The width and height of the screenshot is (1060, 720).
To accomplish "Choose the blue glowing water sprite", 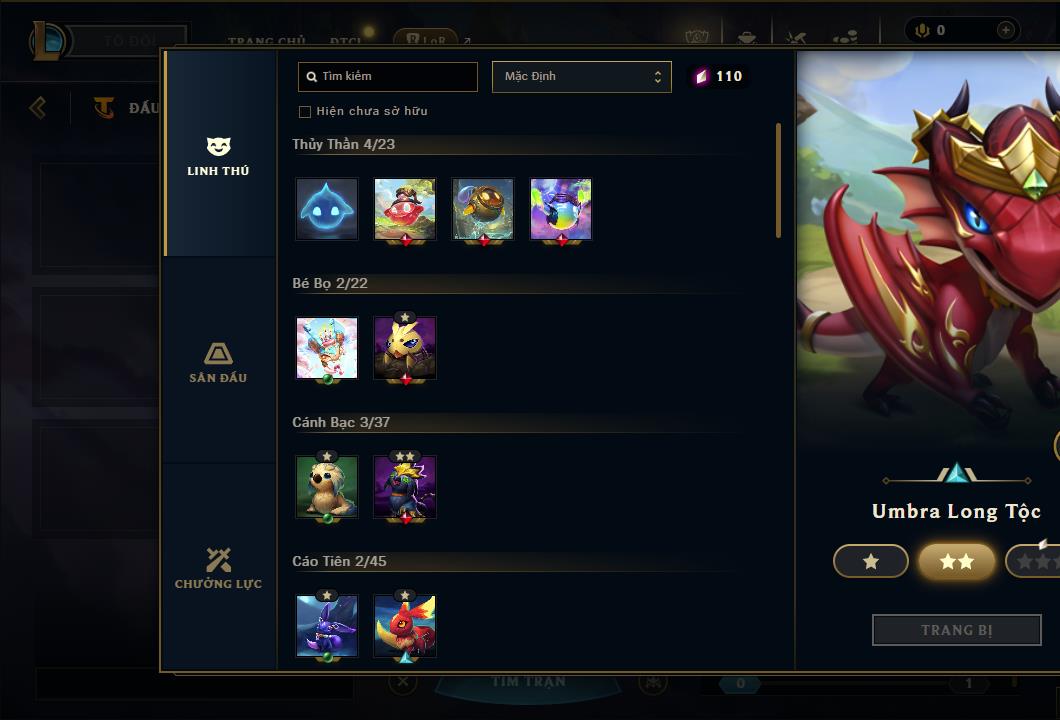I will (x=327, y=209).
